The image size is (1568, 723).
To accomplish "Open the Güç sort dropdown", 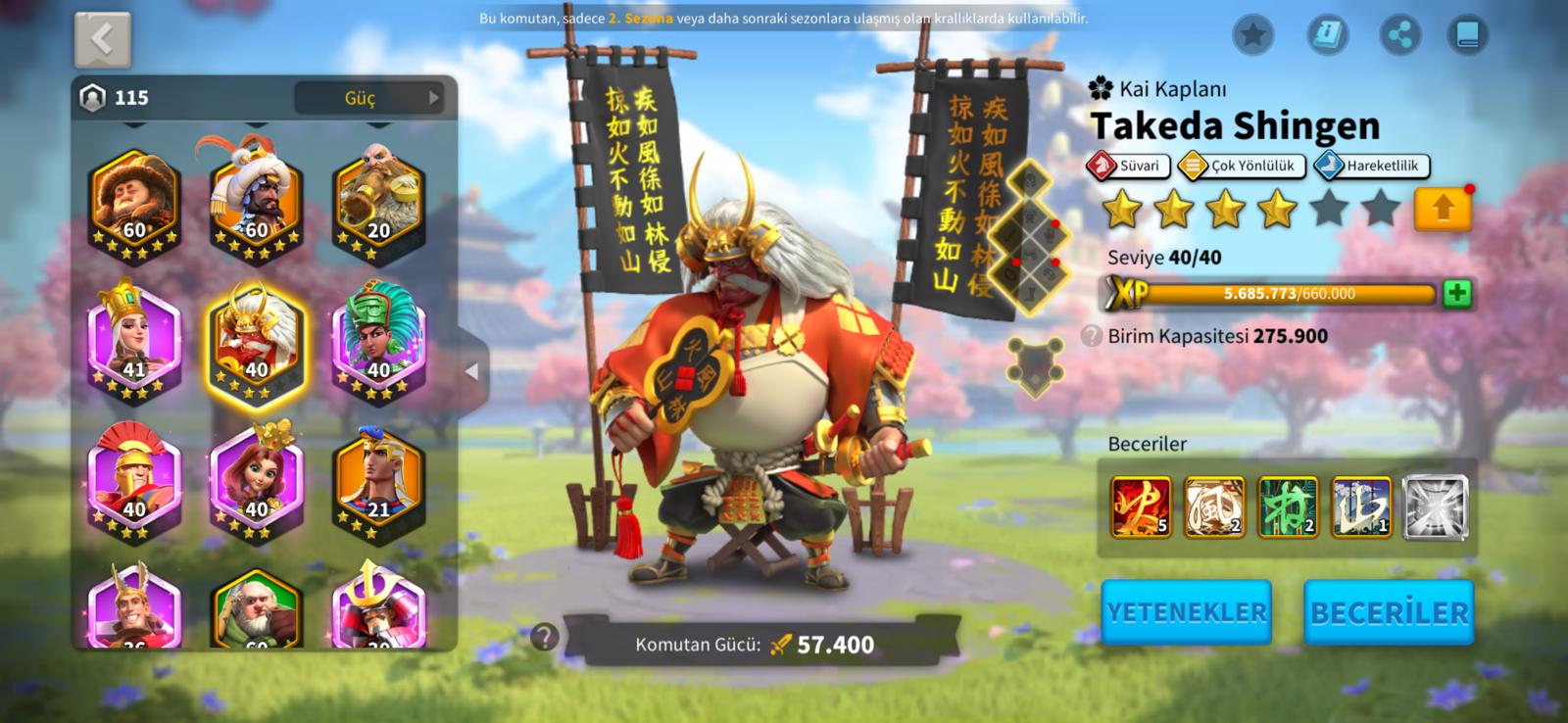I will click(368, 98).
